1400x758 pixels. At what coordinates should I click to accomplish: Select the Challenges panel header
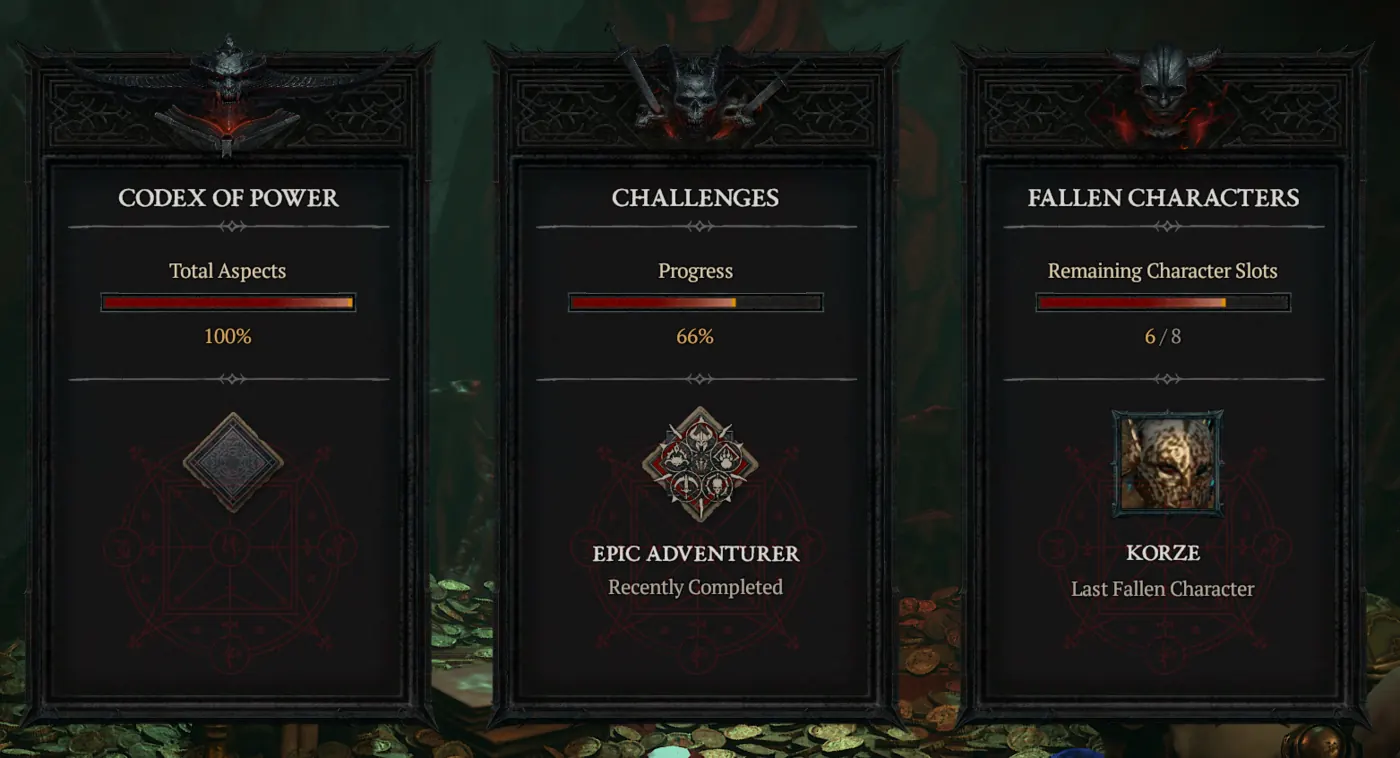pos(694,197)
